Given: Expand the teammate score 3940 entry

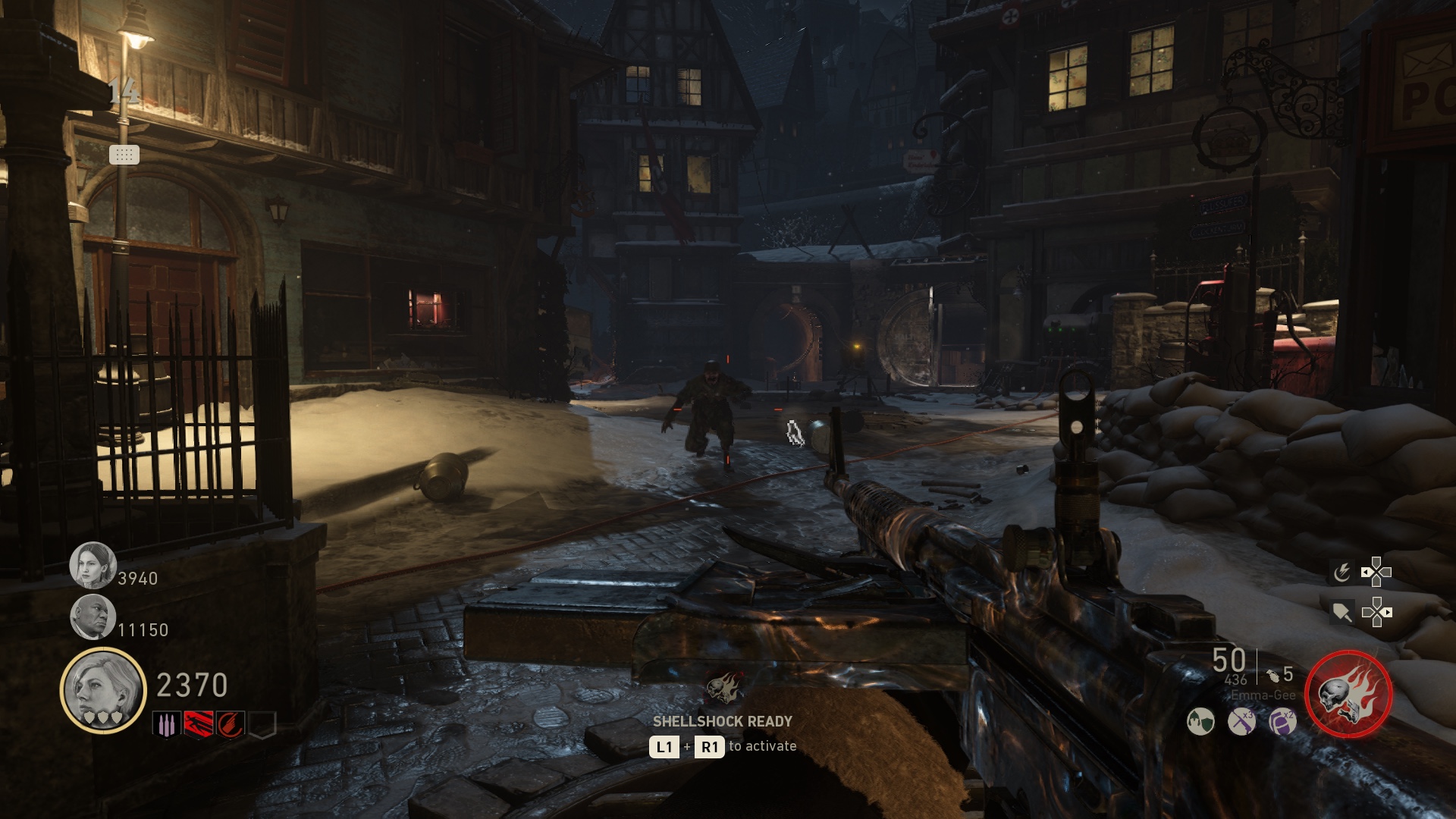Looking at the screenshot, I should pyautogui.click(x=115, y=576).
